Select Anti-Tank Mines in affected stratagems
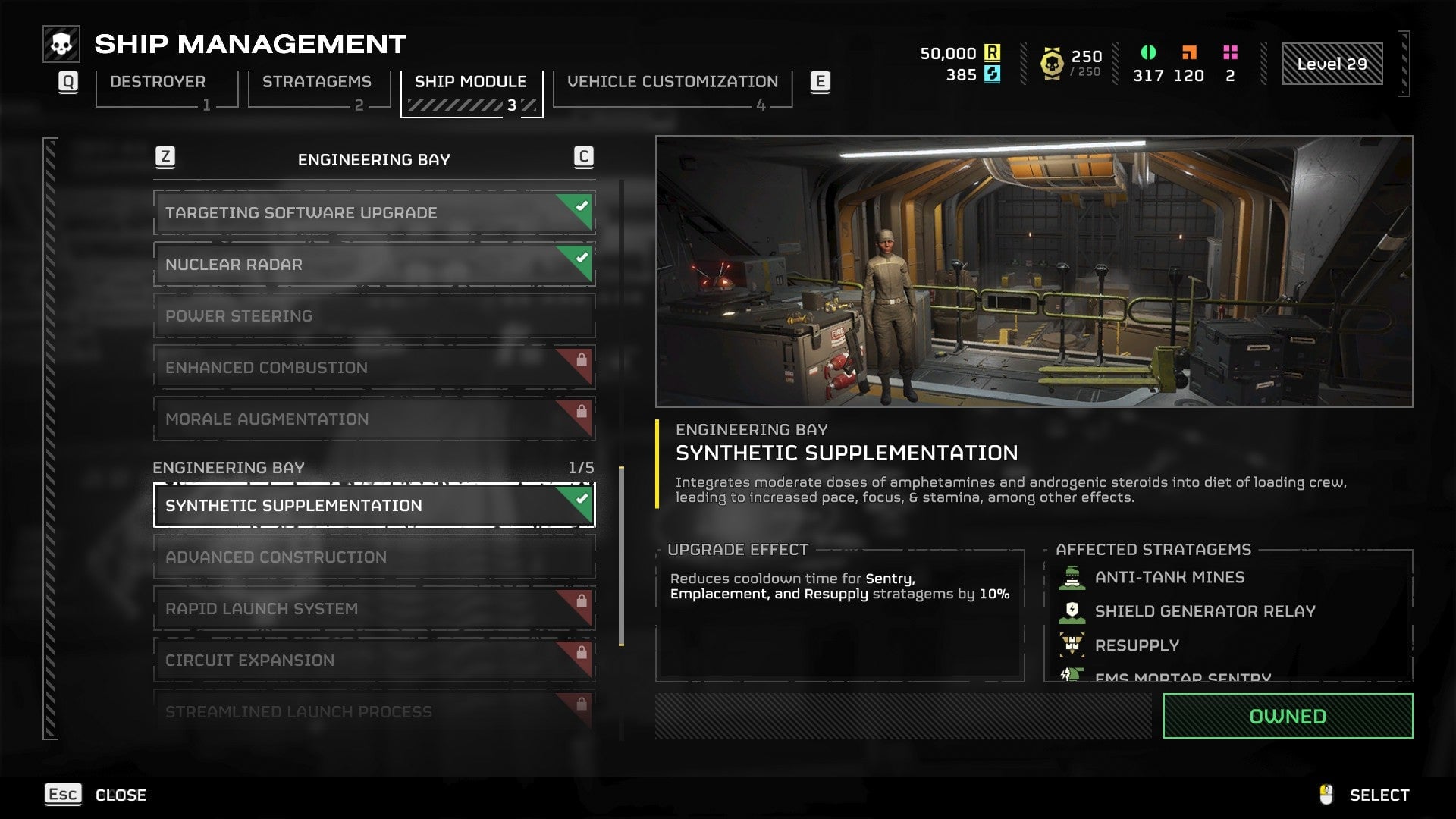 (x=1169, y=578)
